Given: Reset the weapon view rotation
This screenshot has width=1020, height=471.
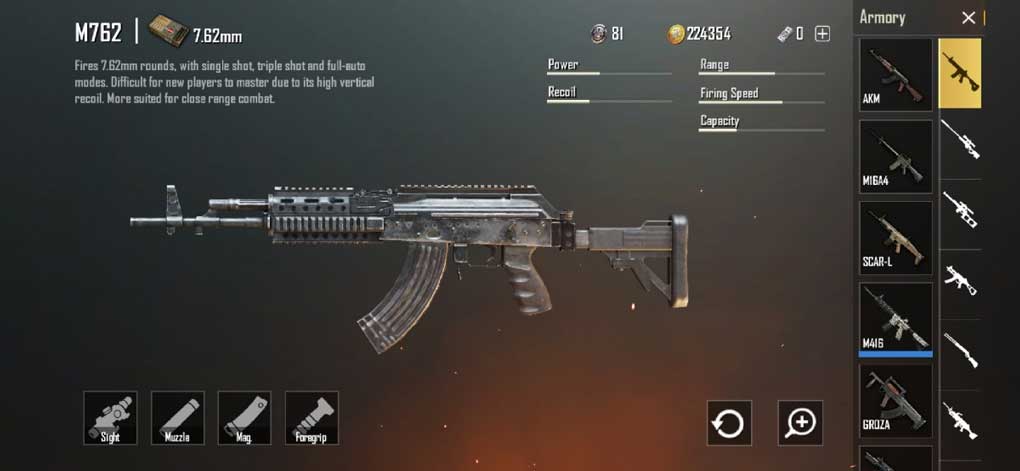Looking at the screenshot, I should (x=729, y=423).
